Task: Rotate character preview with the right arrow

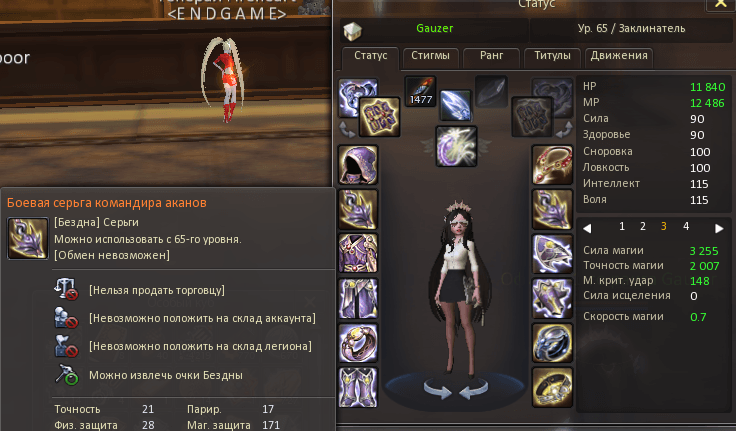Action: coord(470,389)
